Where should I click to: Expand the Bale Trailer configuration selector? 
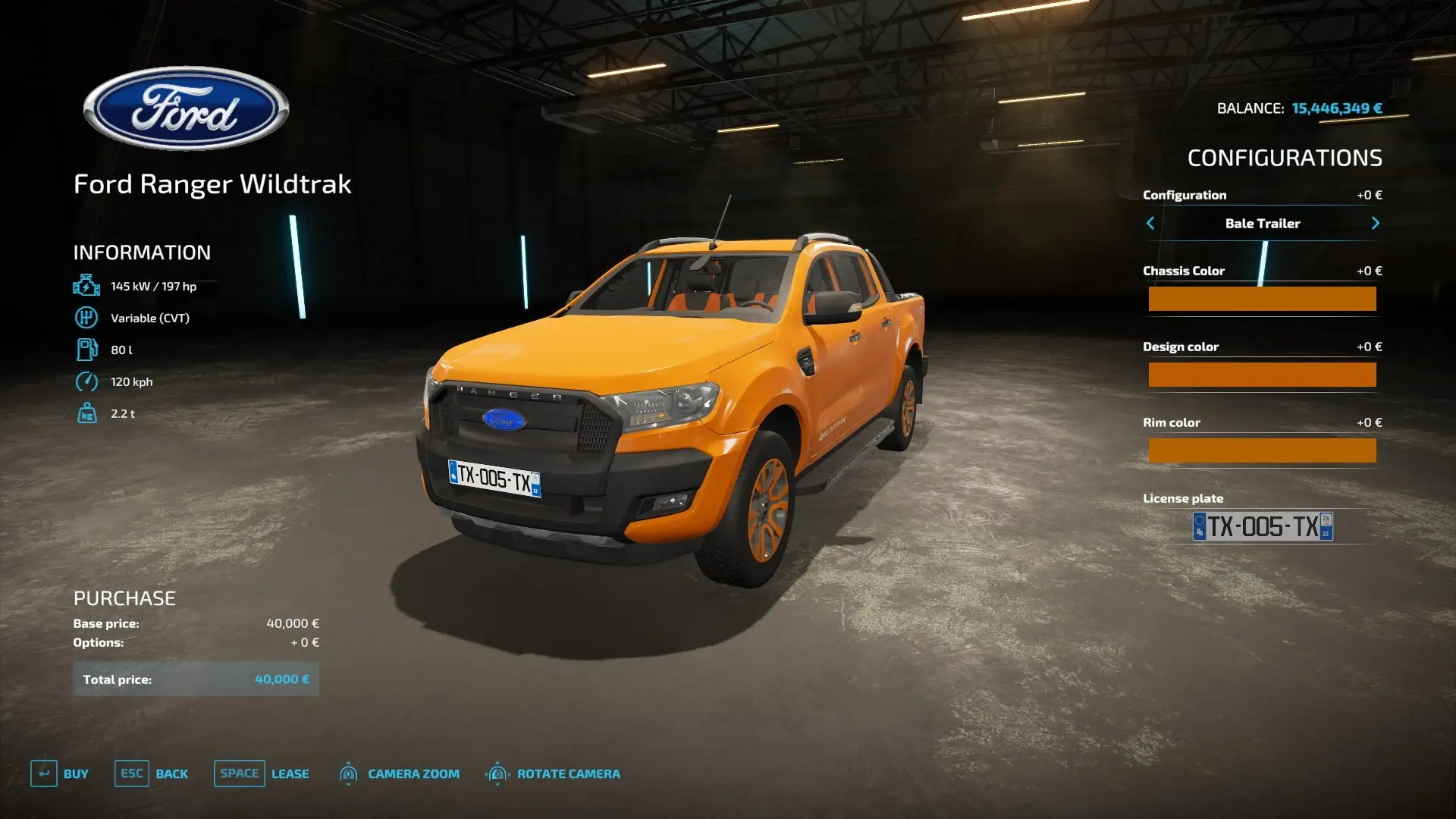click(x=1263, y=223)
